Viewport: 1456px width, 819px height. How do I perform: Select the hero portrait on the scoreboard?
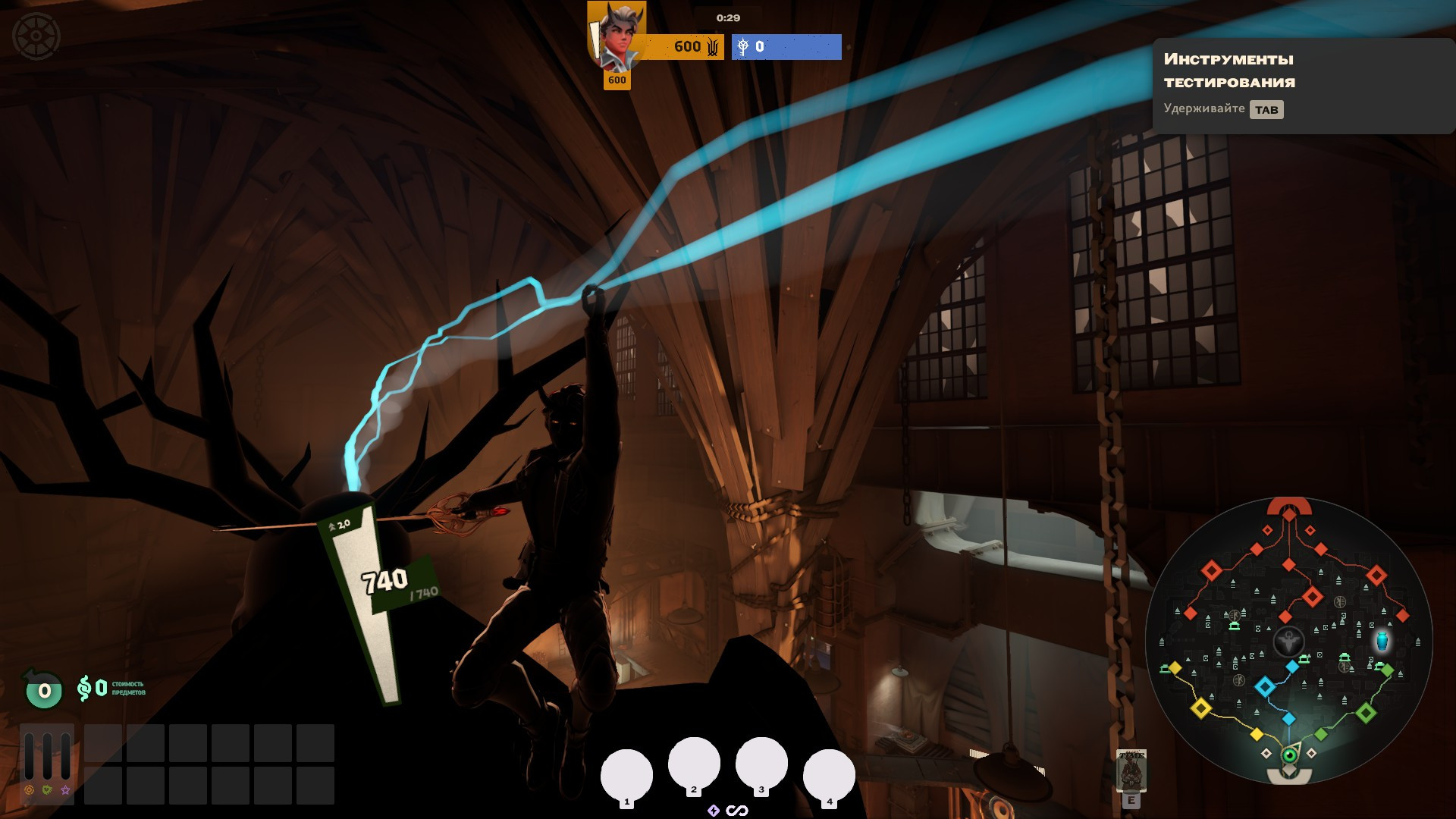(617, 36)
